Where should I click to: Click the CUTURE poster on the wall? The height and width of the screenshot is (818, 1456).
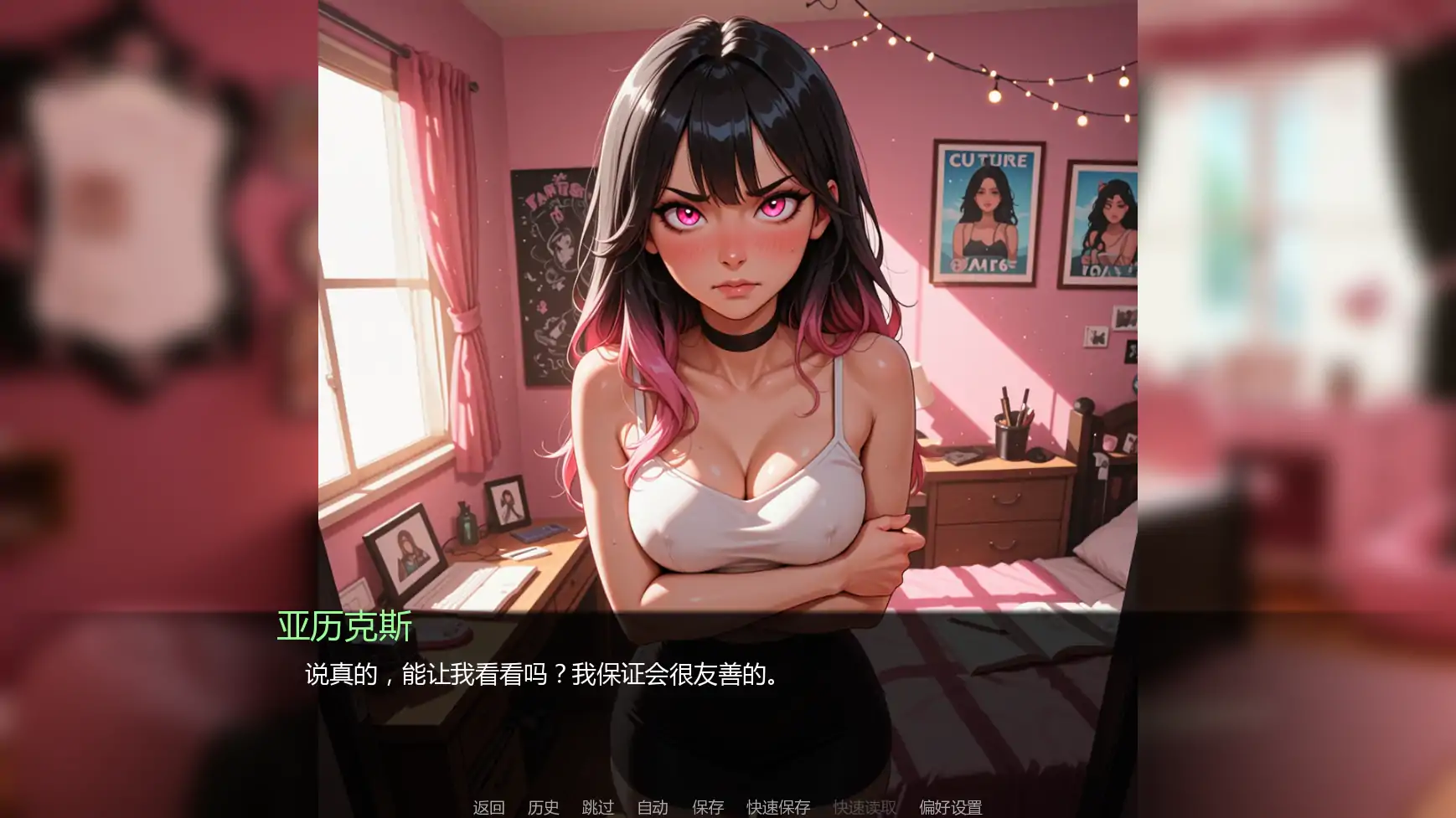[x=989, y=209]
